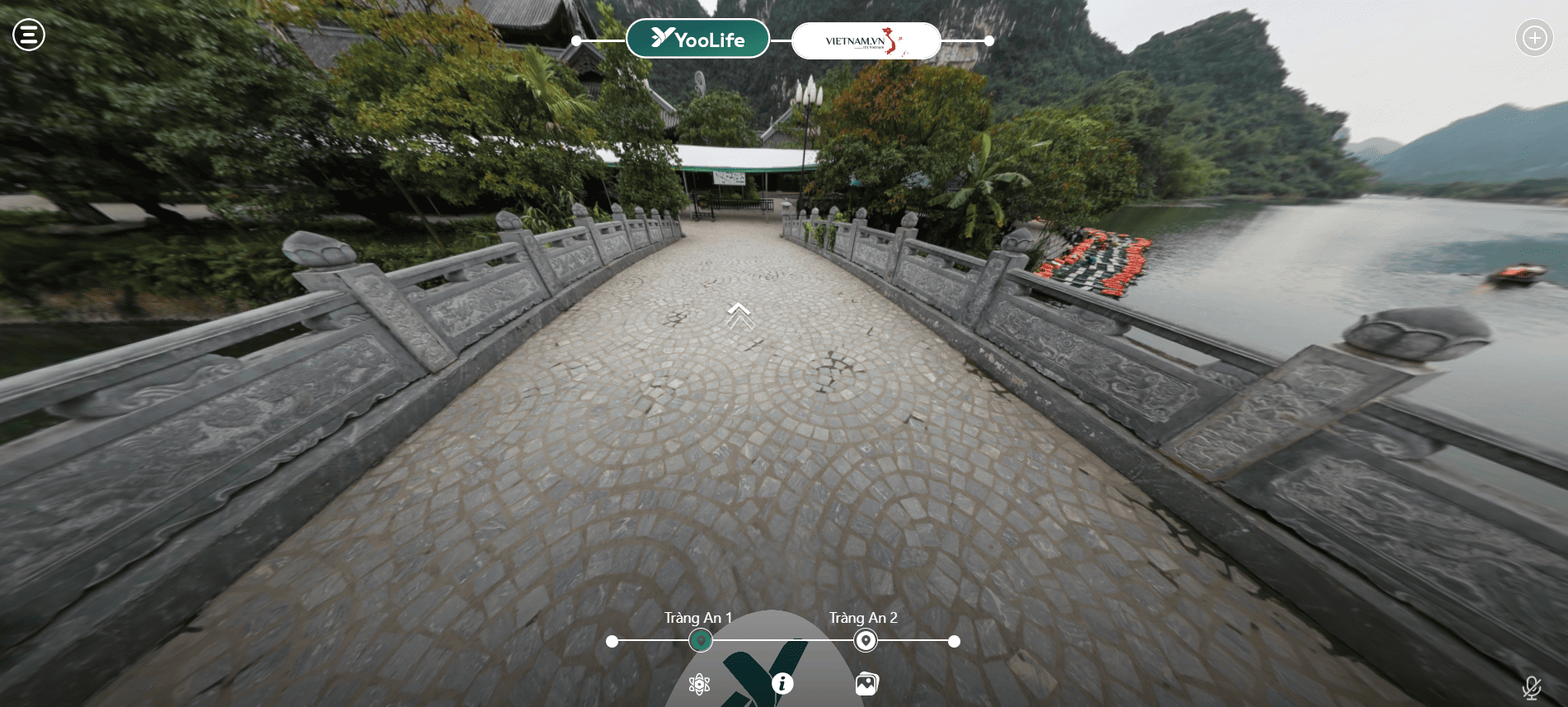This screenshot has width=1568, height=707.
Task: Open the photo gallery icon
Action: click(866, 684)
